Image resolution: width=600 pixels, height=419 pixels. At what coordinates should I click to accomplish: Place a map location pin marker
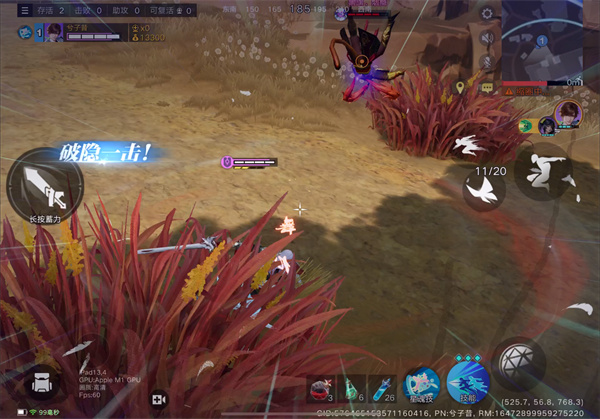[460, 88]
